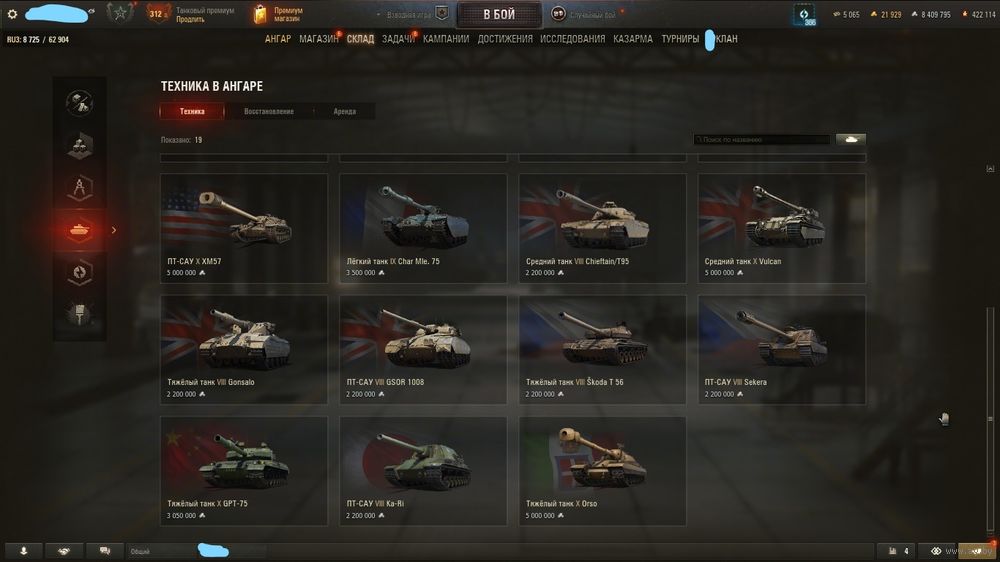This screenshot has width=1000, height=562.
Task: Pick the Škoda T 56 heavy tank card
Action: pyautogui.click(x=602, y=349)
